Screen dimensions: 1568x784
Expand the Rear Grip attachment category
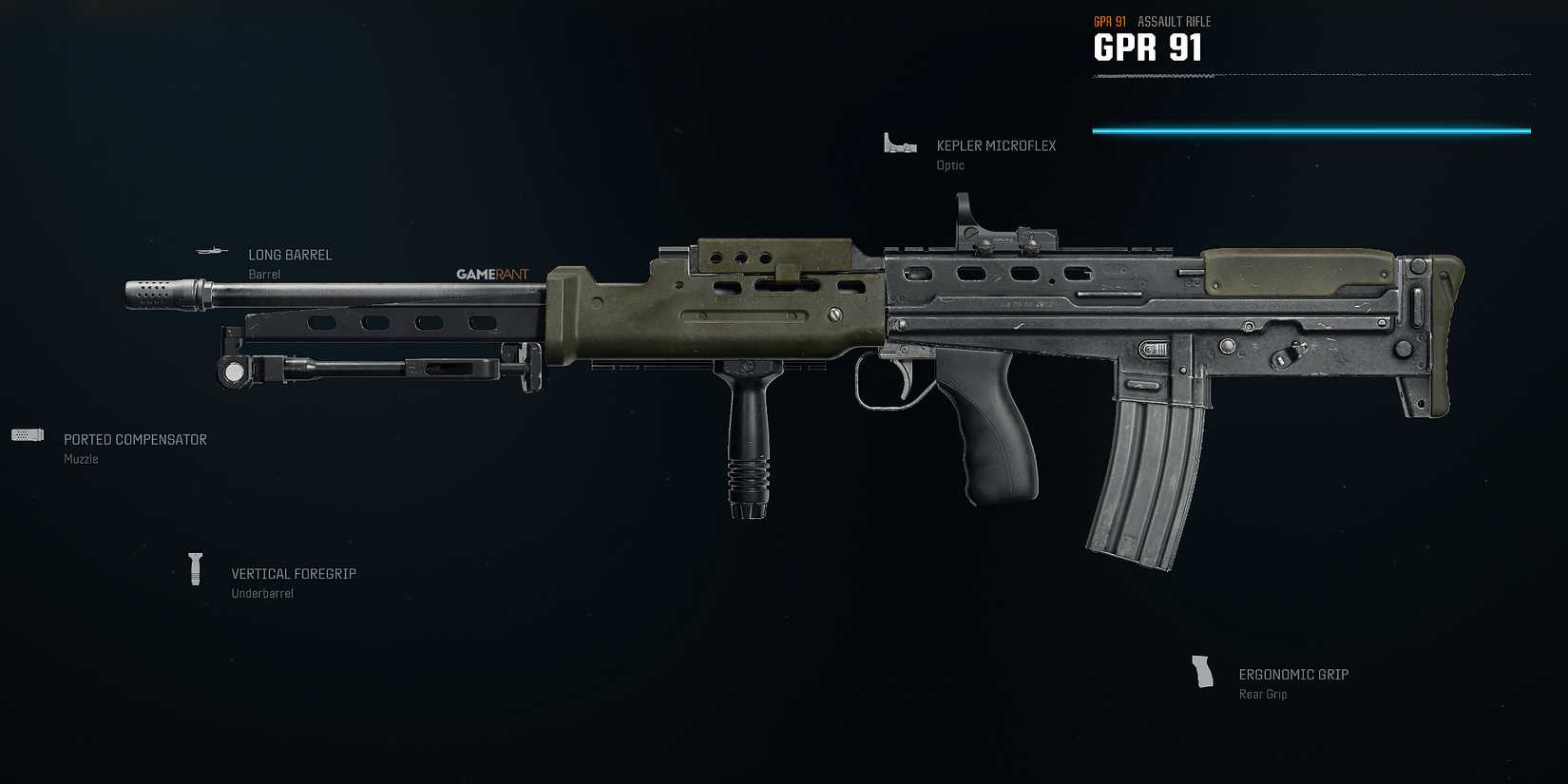(1263, 694)
